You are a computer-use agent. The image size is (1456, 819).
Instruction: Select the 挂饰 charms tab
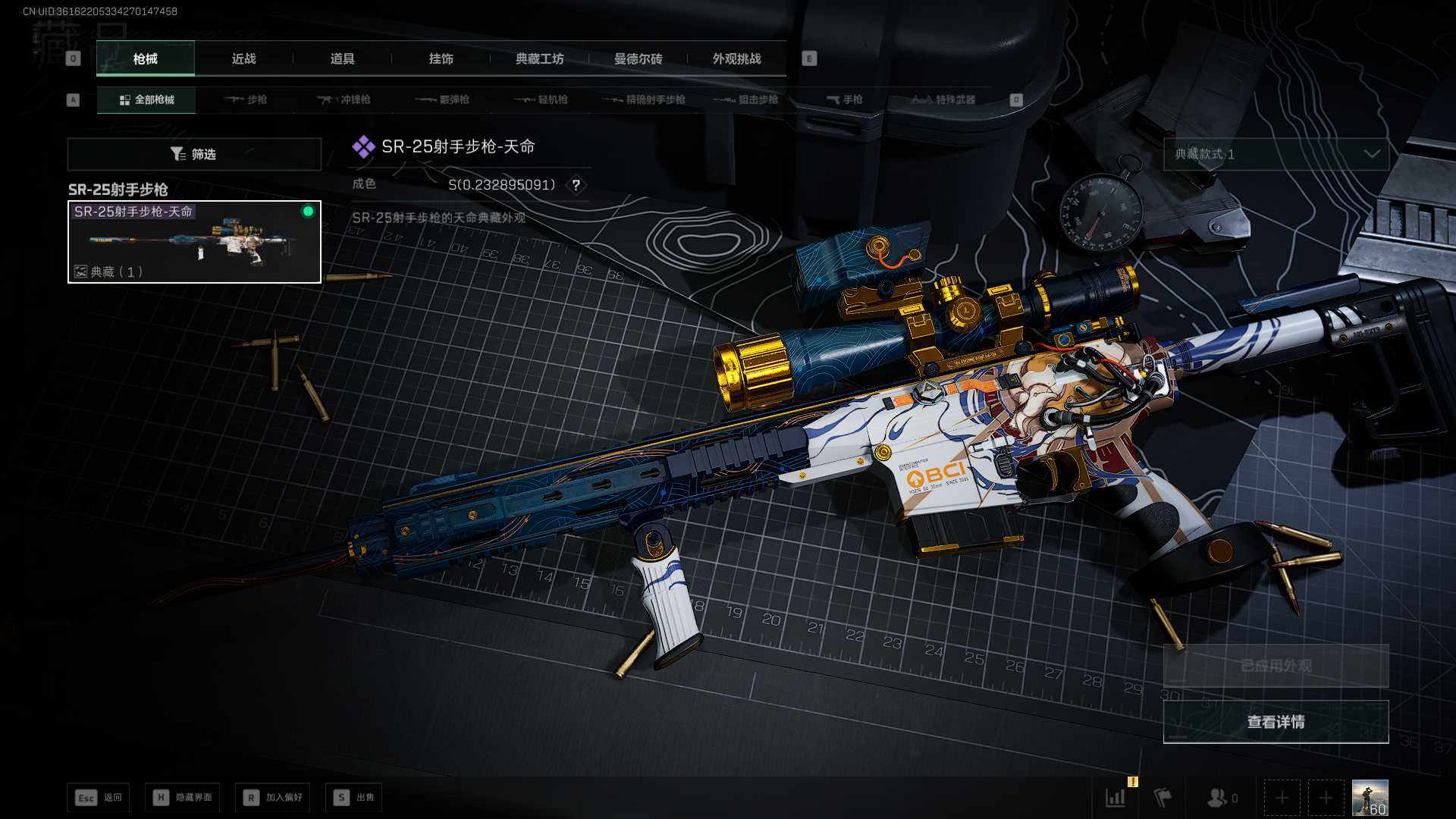pos(441,58)
